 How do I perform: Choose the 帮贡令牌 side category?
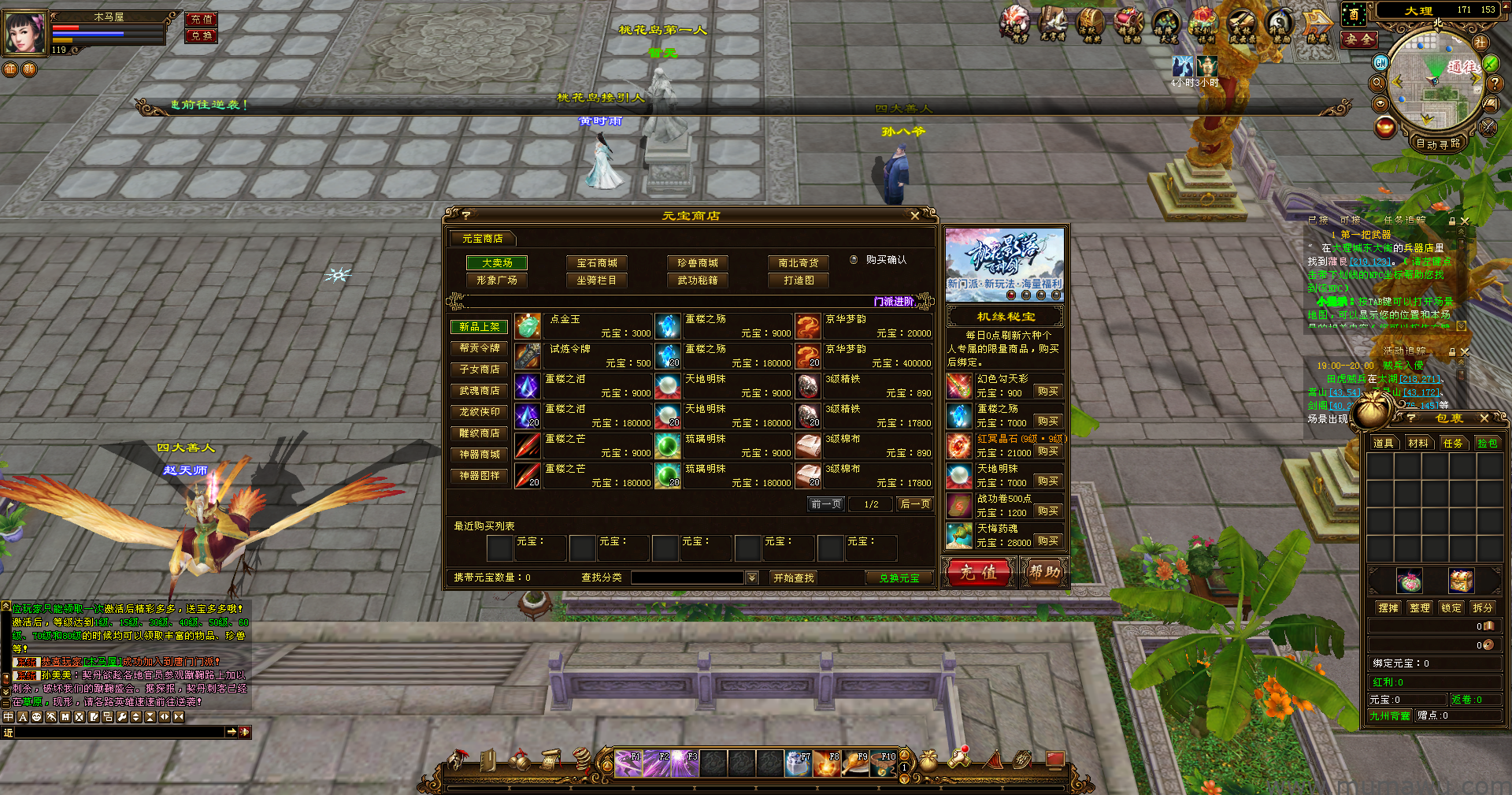pos(480,348)
